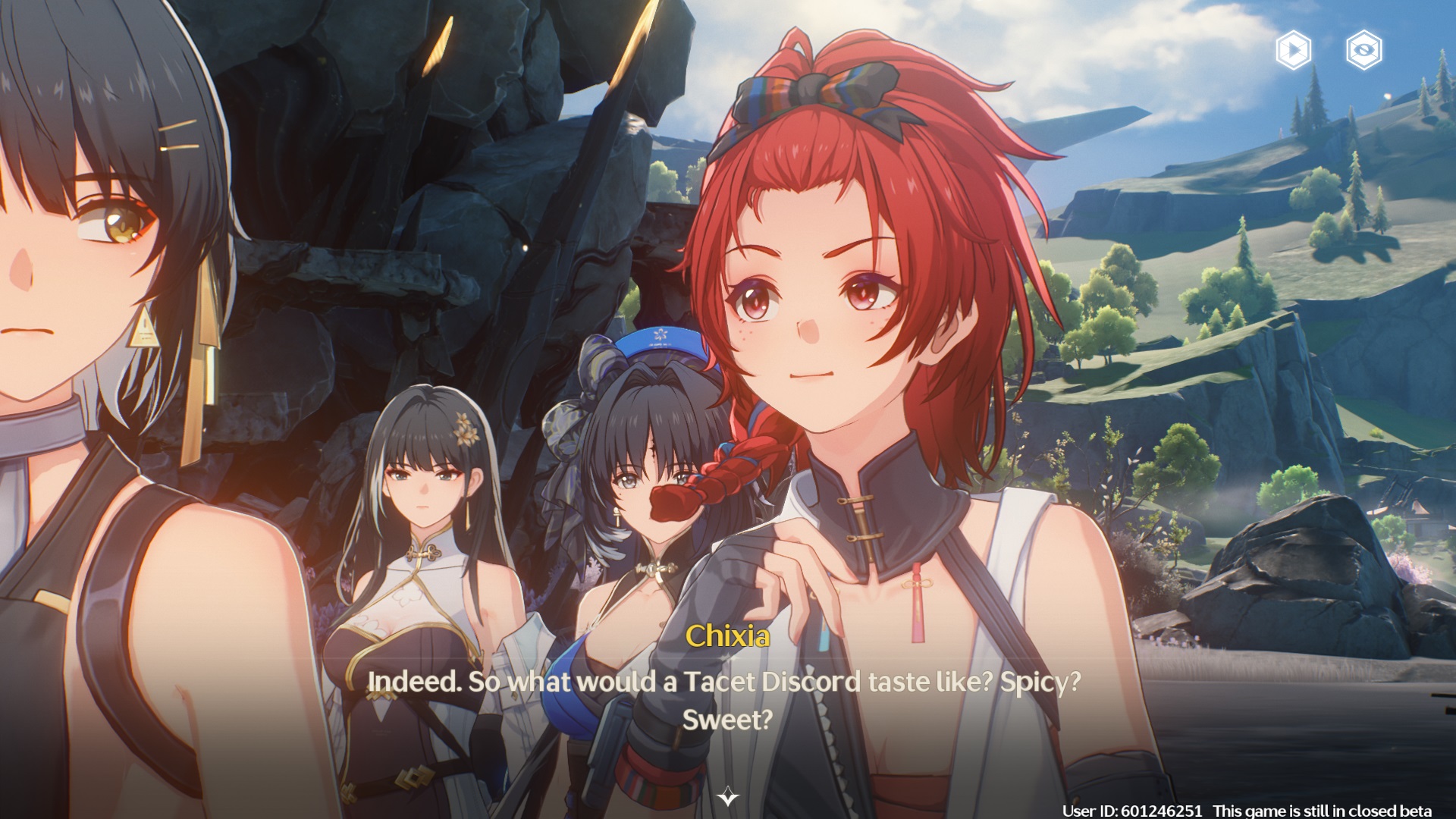1456x819 pixels.
Task: Click the continue arrow below the dialogue
Action: click(x=728, y=796)
